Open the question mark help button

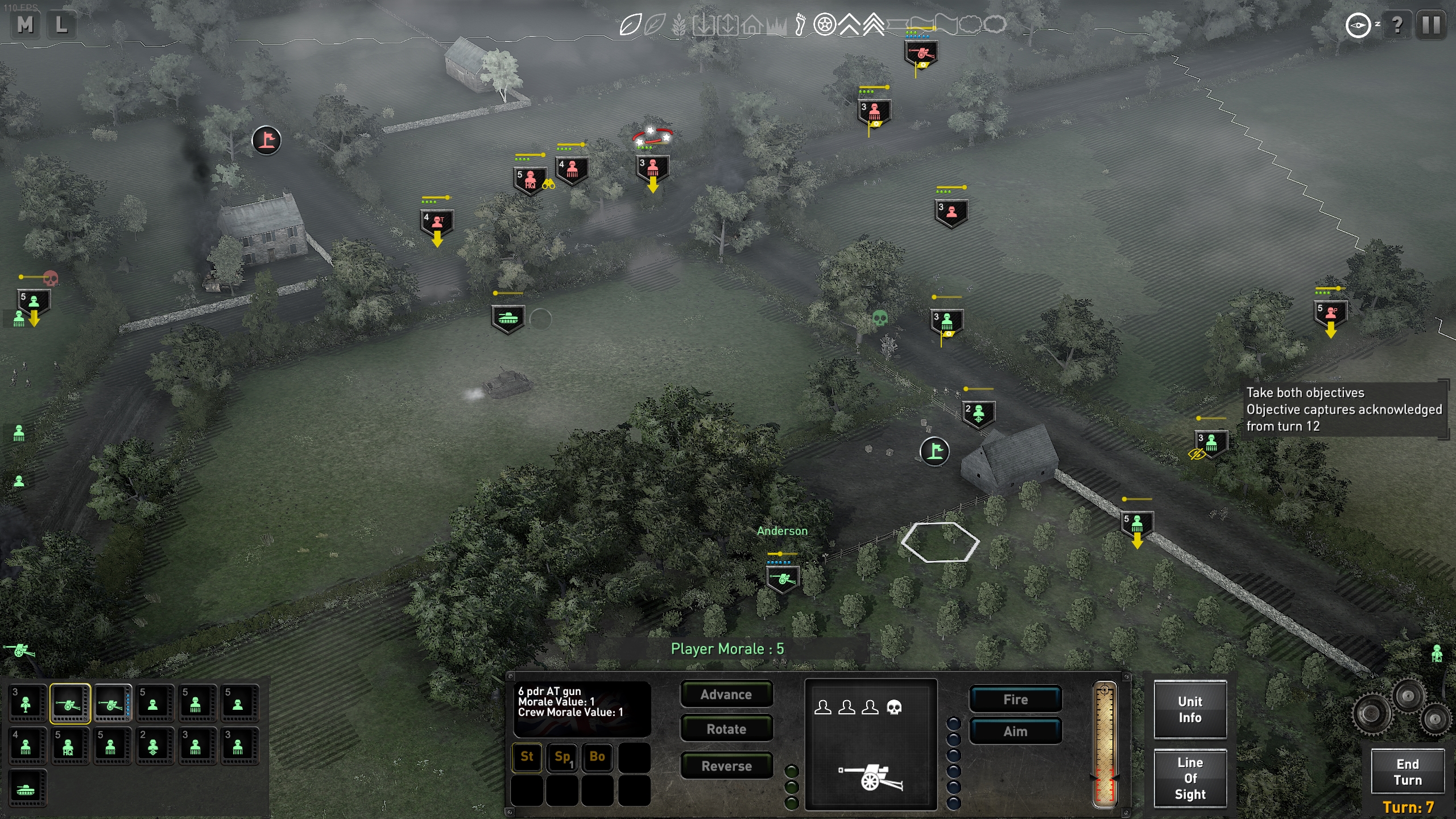point(1397,24)
